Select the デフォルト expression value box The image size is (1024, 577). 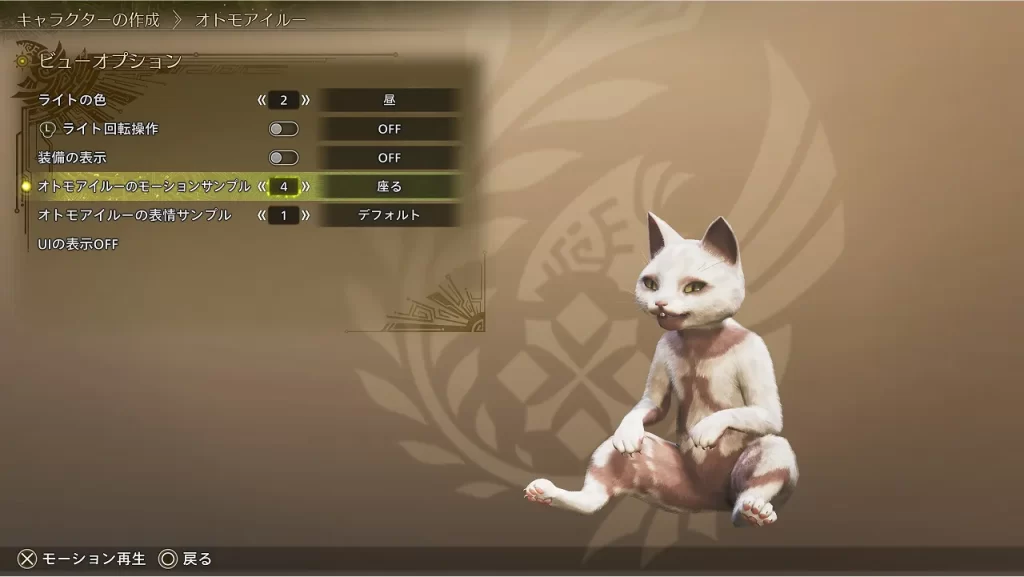[389, 215]
